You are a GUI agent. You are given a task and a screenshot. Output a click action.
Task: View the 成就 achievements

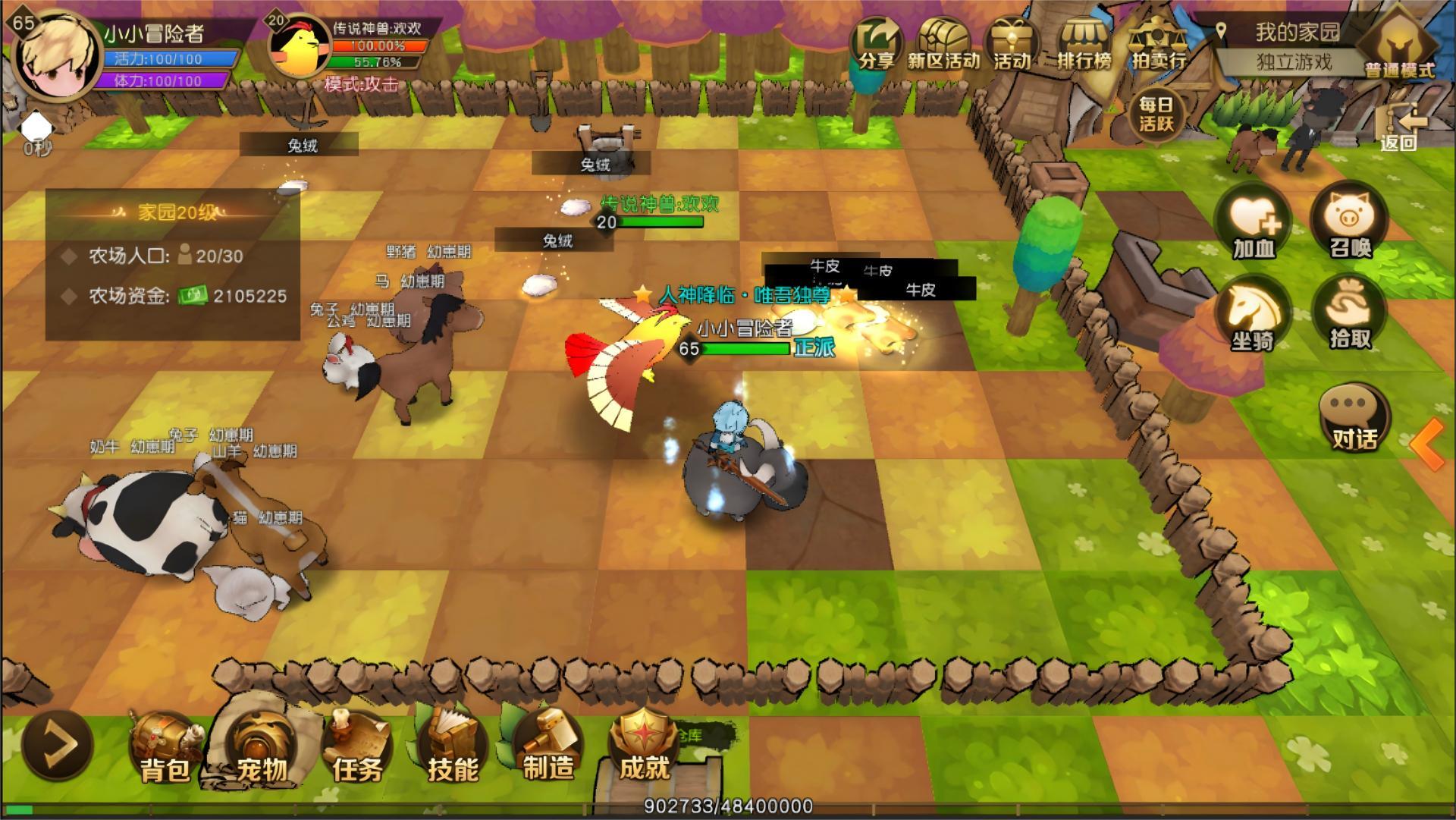click(x=643, y=747)
